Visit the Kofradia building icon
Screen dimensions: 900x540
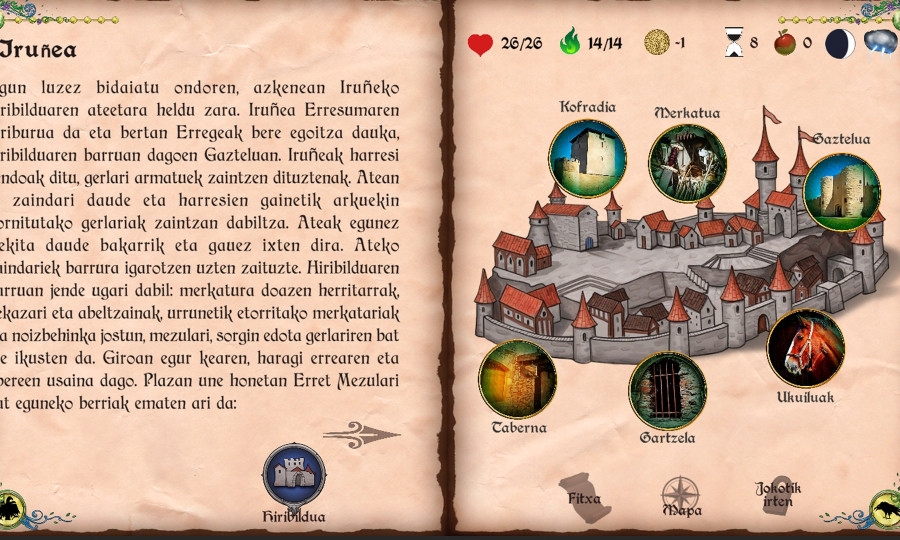coord(587,159)
